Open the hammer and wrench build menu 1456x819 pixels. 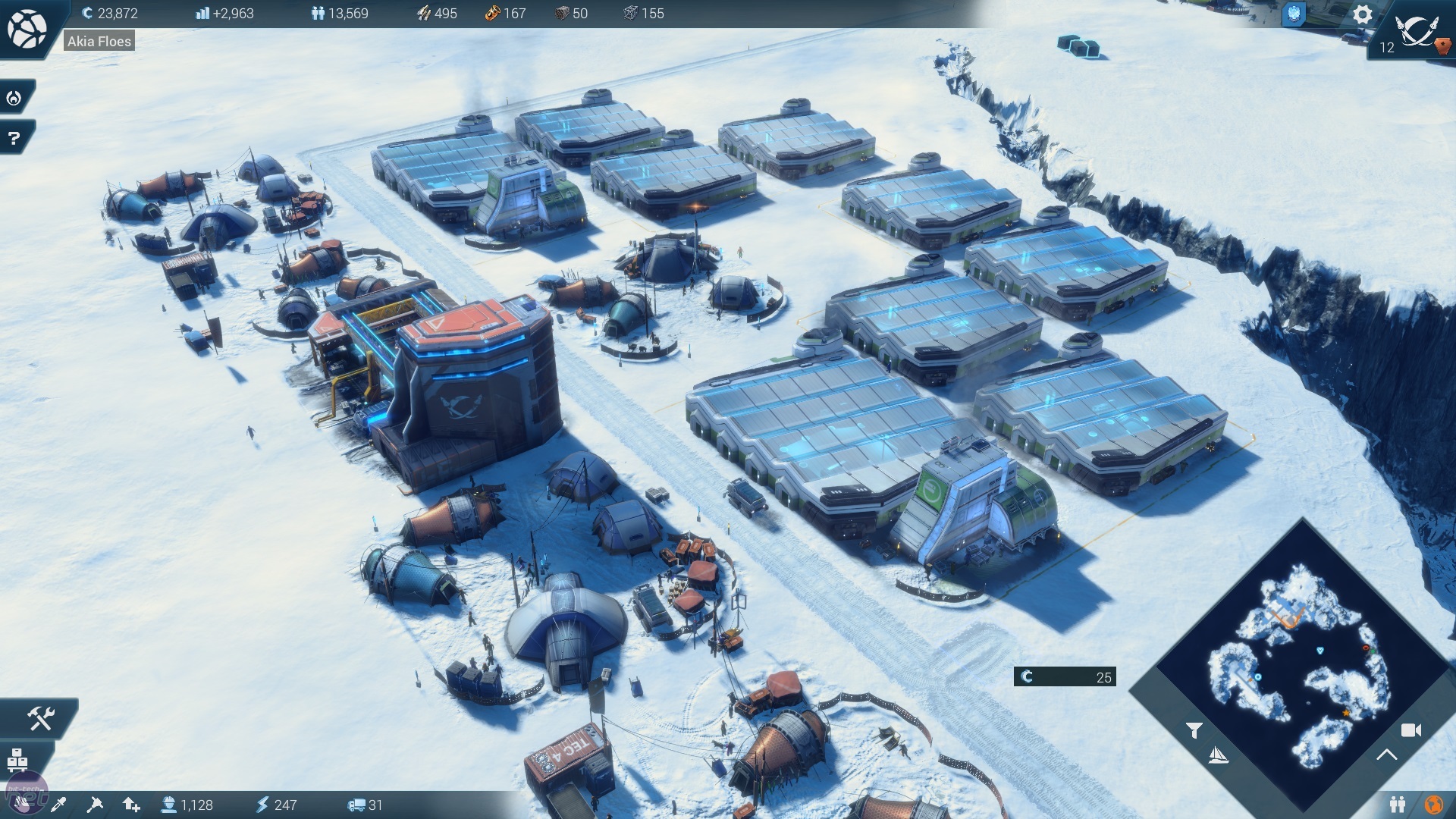40,717
